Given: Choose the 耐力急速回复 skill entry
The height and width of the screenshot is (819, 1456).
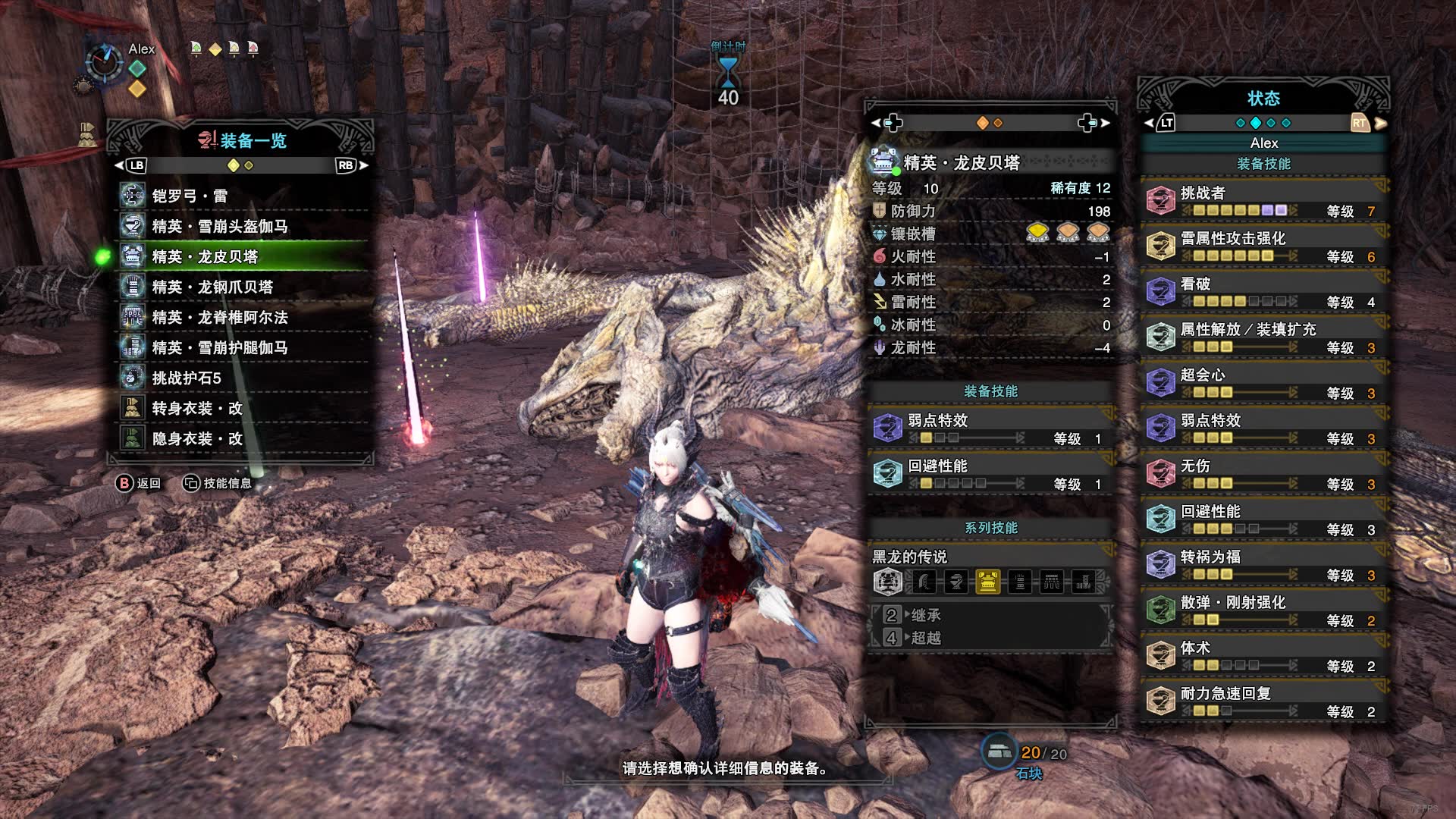Looking at the screenshot, I should point(1263,701).
